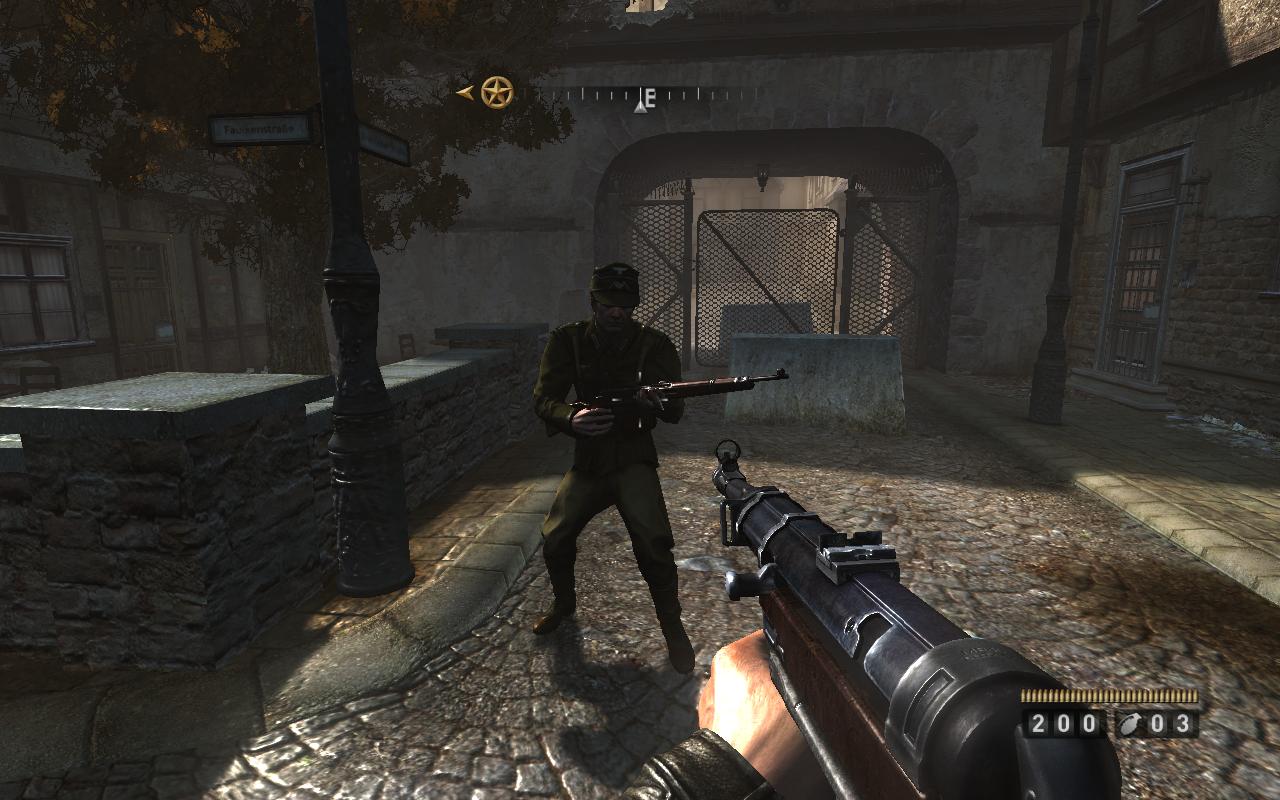This screenshot has width=1280, height=800.
Task: Click the gold star objective marker
Action: (x=496, y=93)
